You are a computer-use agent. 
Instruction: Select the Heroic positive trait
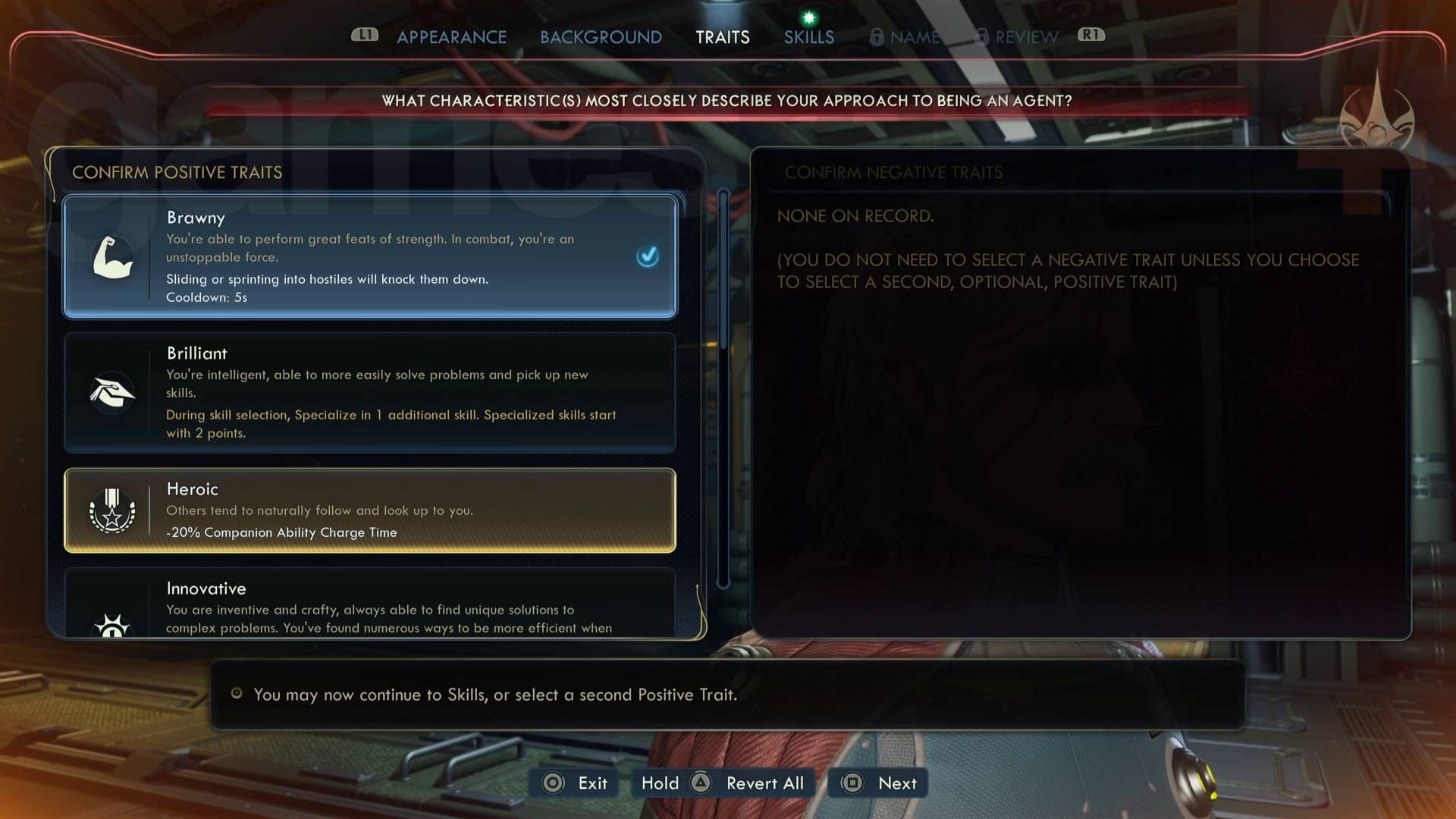point(369,510)
